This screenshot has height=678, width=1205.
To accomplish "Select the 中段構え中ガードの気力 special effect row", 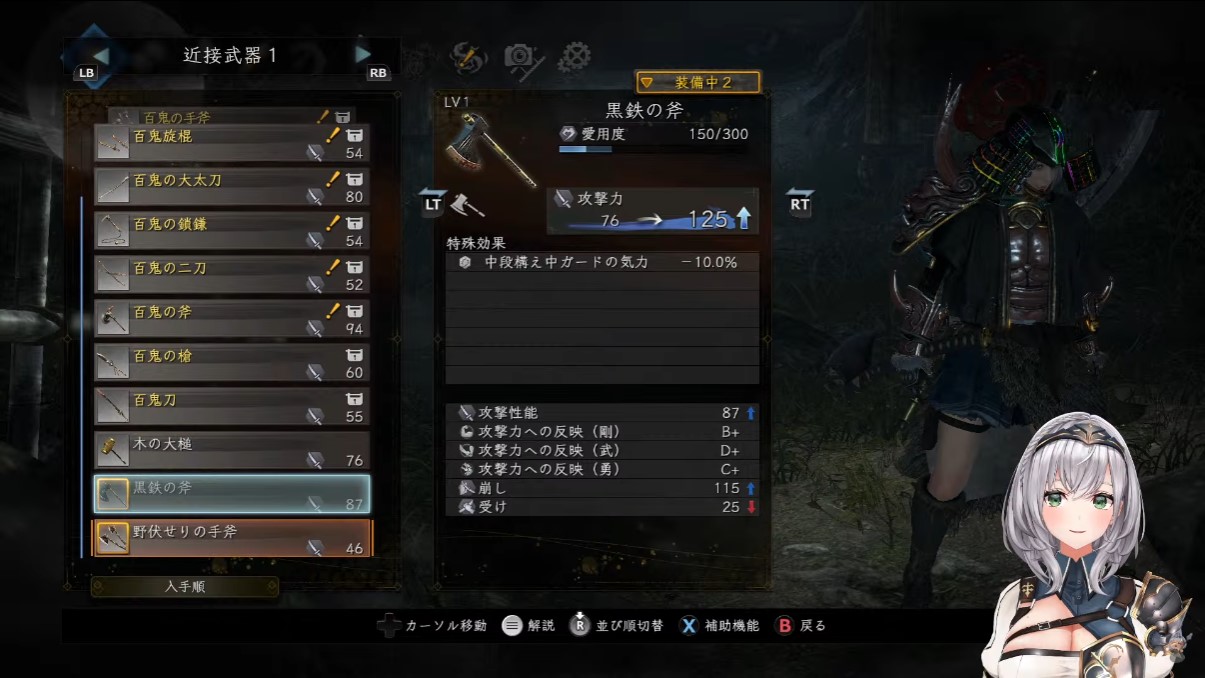I will tap(602, 263).
